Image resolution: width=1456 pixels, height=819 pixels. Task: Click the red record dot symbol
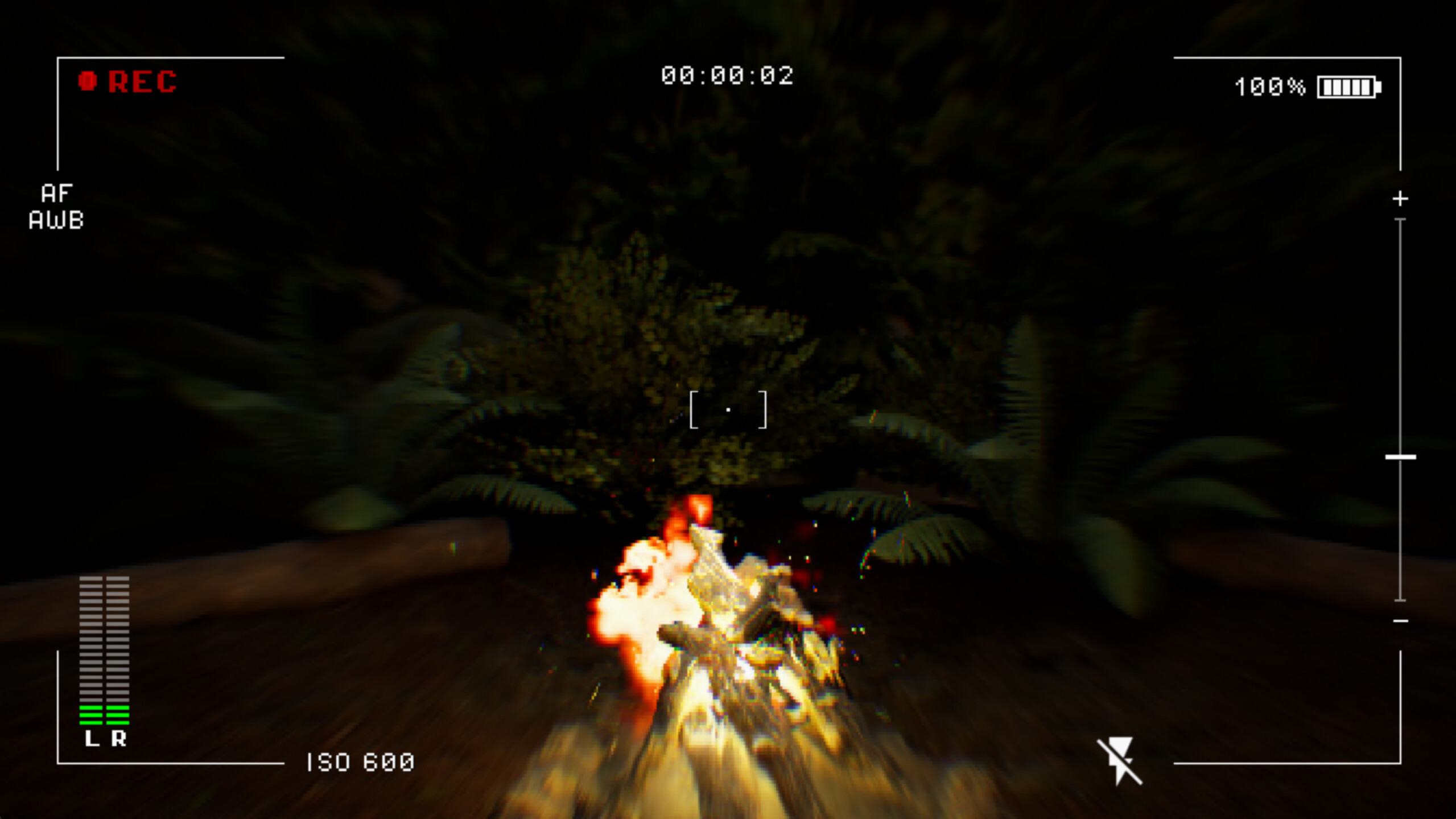pyautogui.click(x=86, y=81)
